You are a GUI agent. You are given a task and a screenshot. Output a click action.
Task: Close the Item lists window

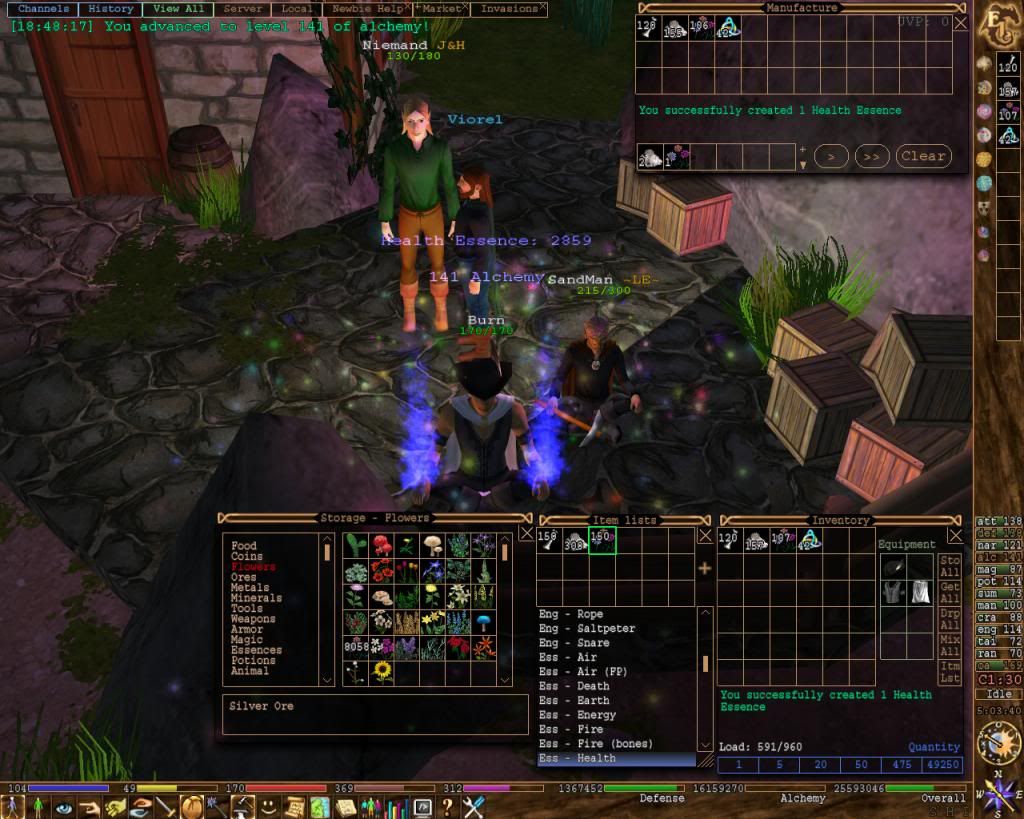(x=704, y=535)
